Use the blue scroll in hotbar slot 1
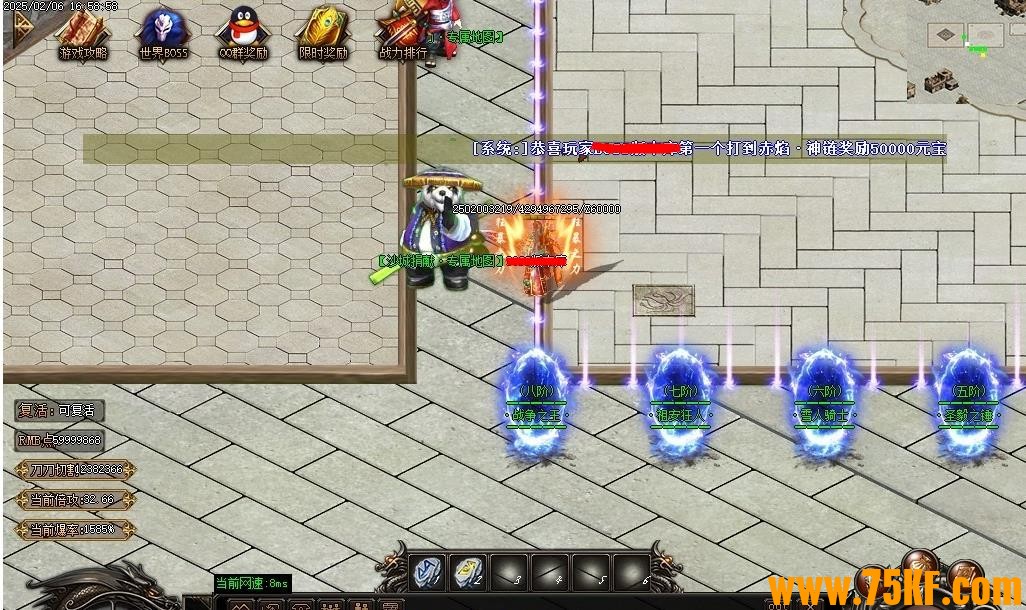Screen dimensions: 1026x610 [x=429, y=572]
